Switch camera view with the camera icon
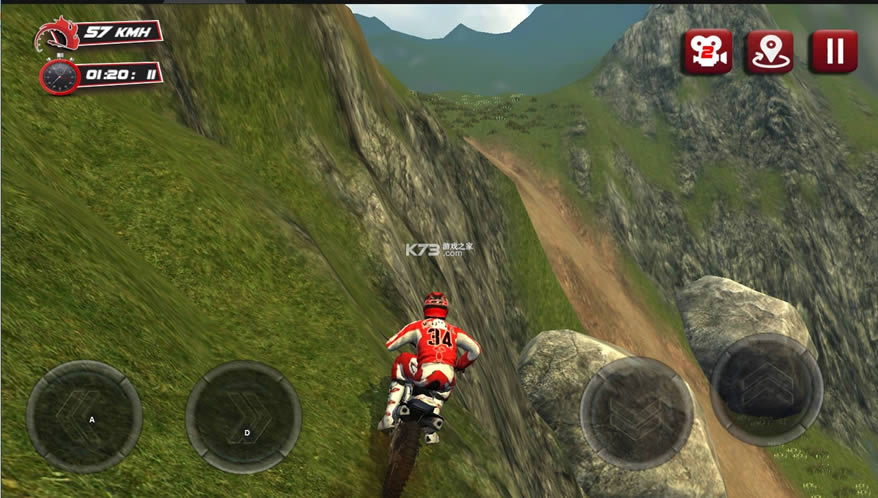 click(707, 51)
